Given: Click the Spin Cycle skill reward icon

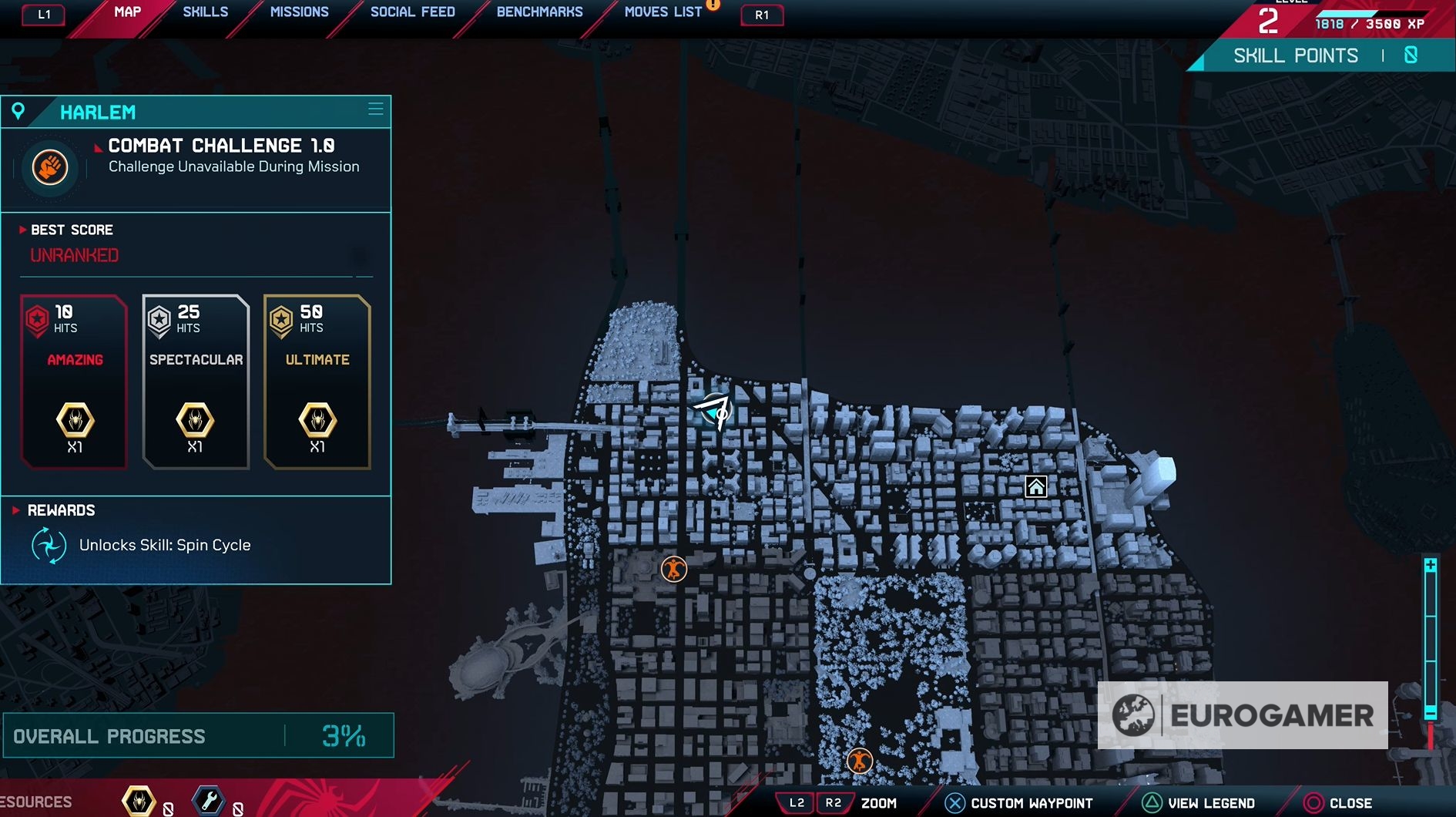Looking at the screenshot, I should point(49,546).
